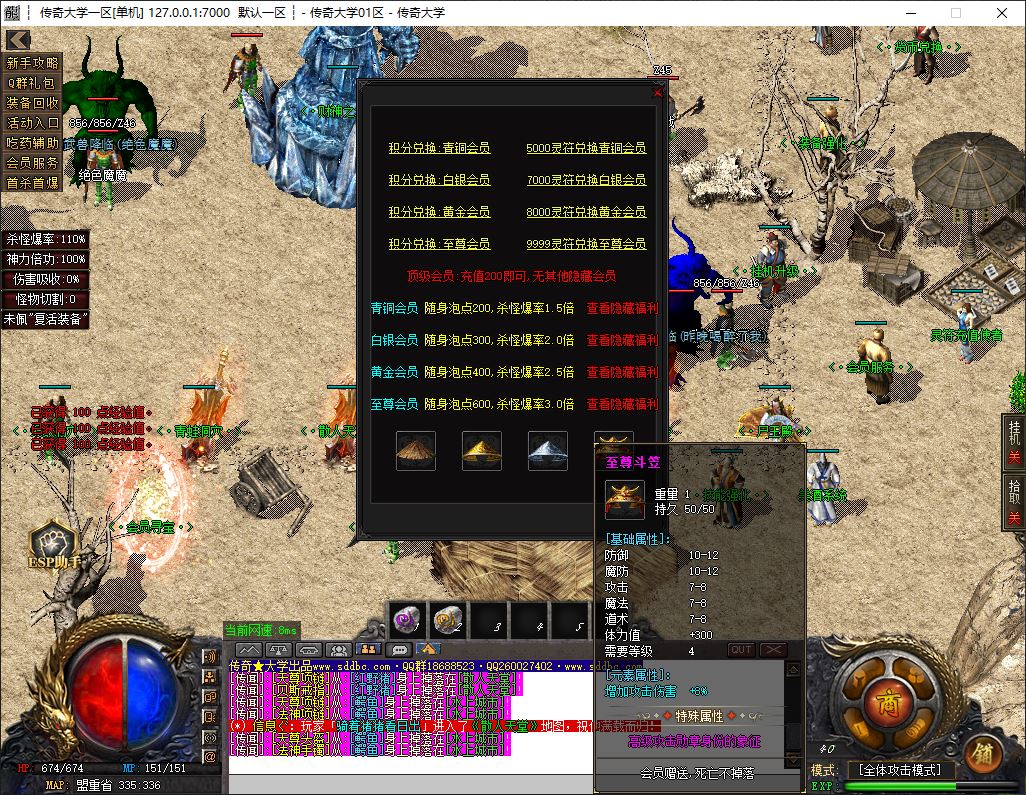
Task: Click 积分兑换:青铜会员 link
Action: pos(439,148)
